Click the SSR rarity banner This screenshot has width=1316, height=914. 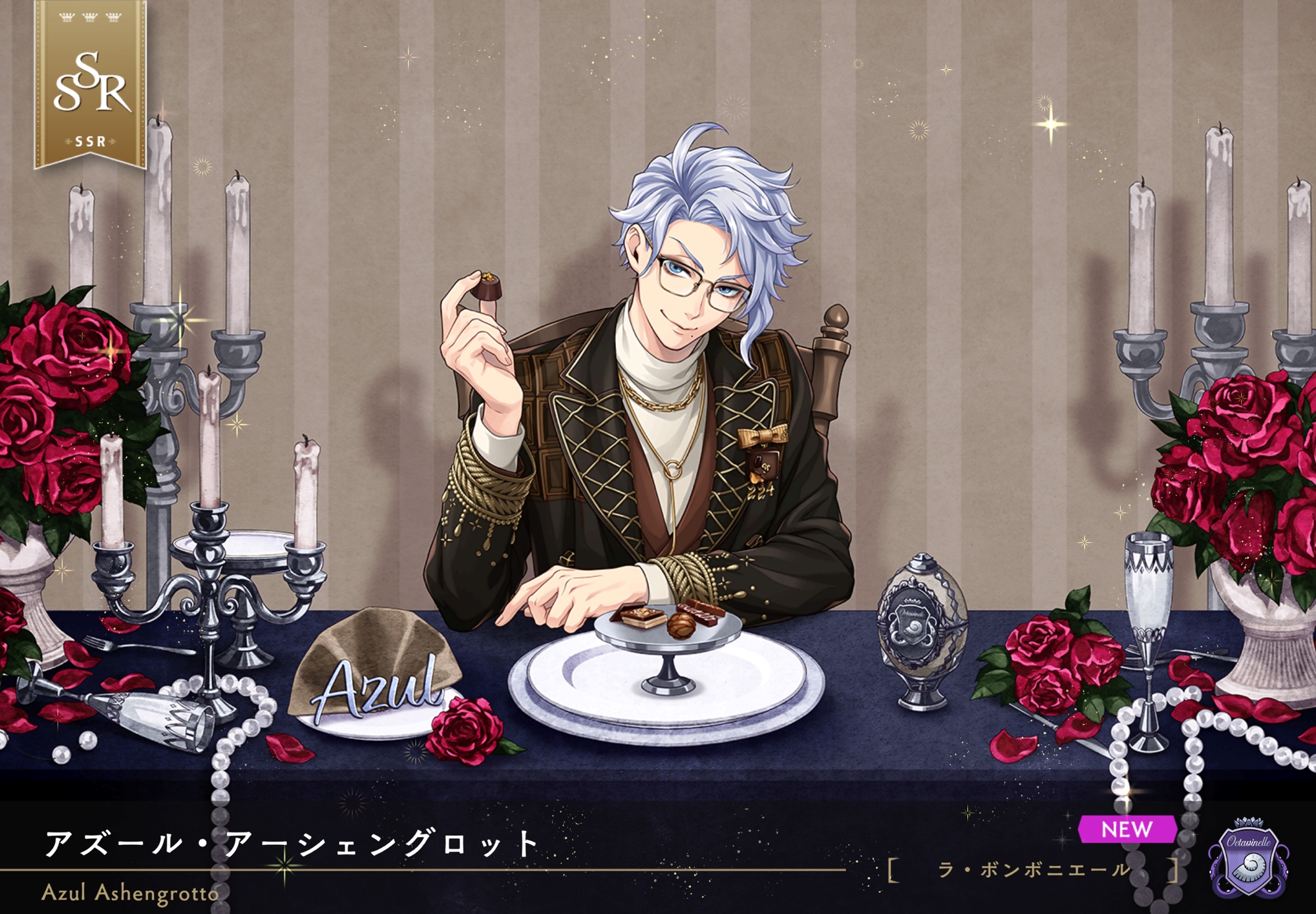[x=90, y=86]
